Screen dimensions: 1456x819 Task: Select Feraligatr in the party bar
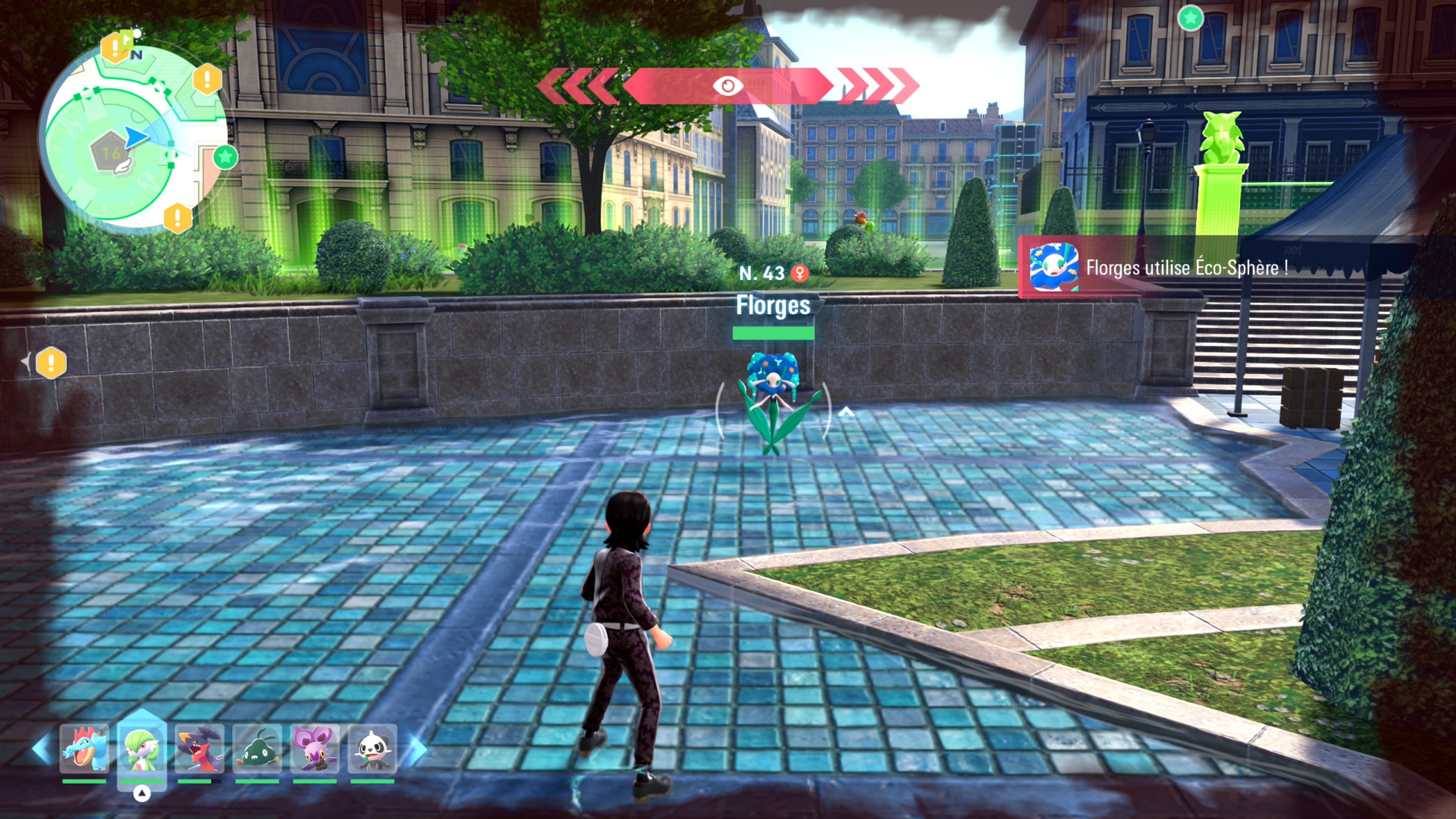(84, 748)
